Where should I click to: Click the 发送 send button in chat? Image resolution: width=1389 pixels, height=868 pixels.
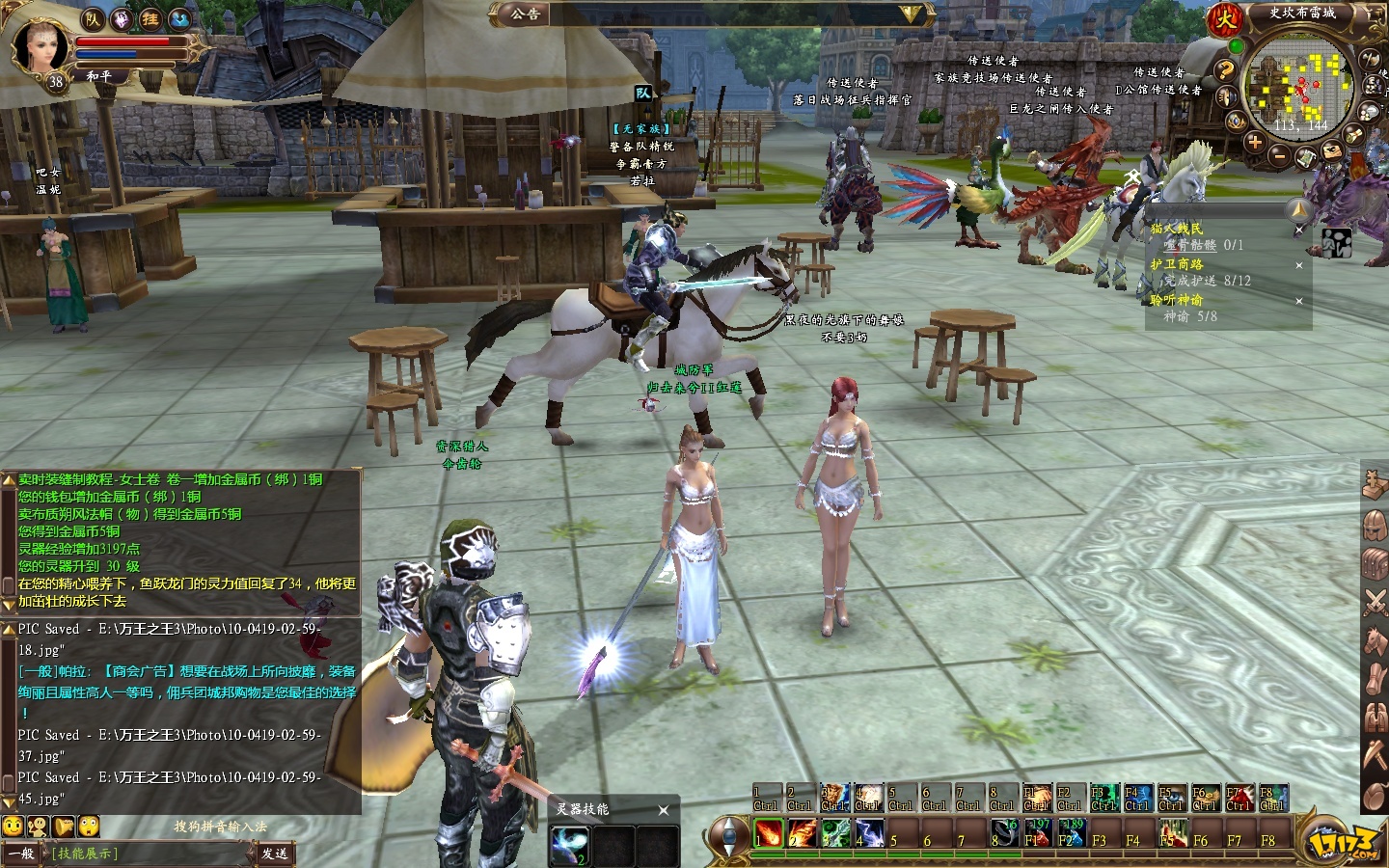click(x=274, y=854)
